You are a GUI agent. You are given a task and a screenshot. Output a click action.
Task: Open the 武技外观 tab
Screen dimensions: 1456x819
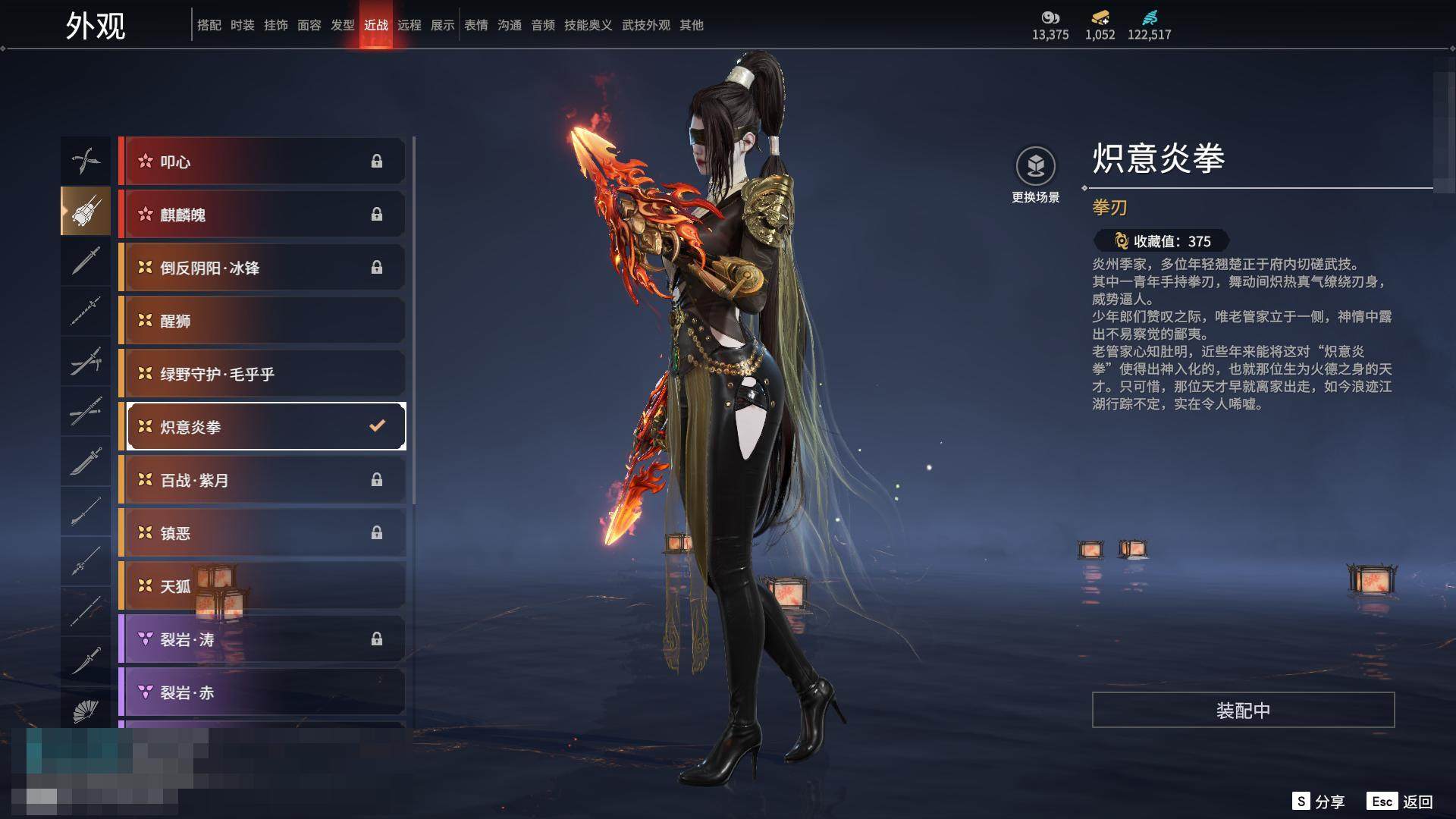tap(645, 25)
